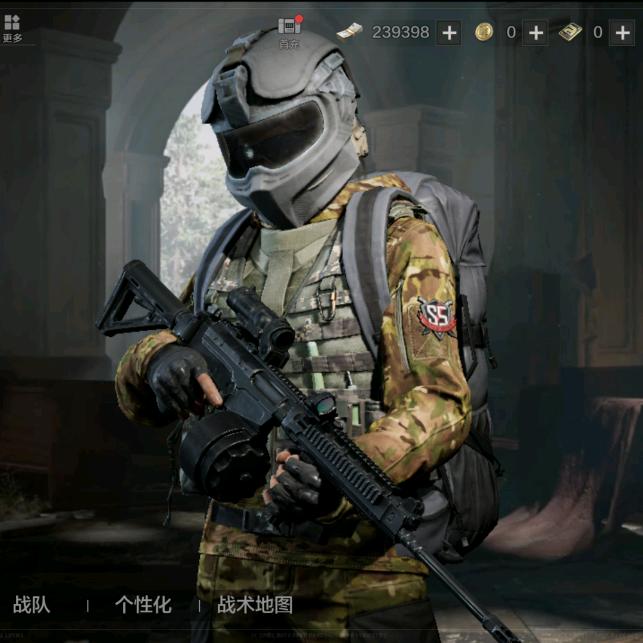This screenshot has height=643, width=643.
Task: Open the icon with the red notification dot
Action: coord(290,29)
